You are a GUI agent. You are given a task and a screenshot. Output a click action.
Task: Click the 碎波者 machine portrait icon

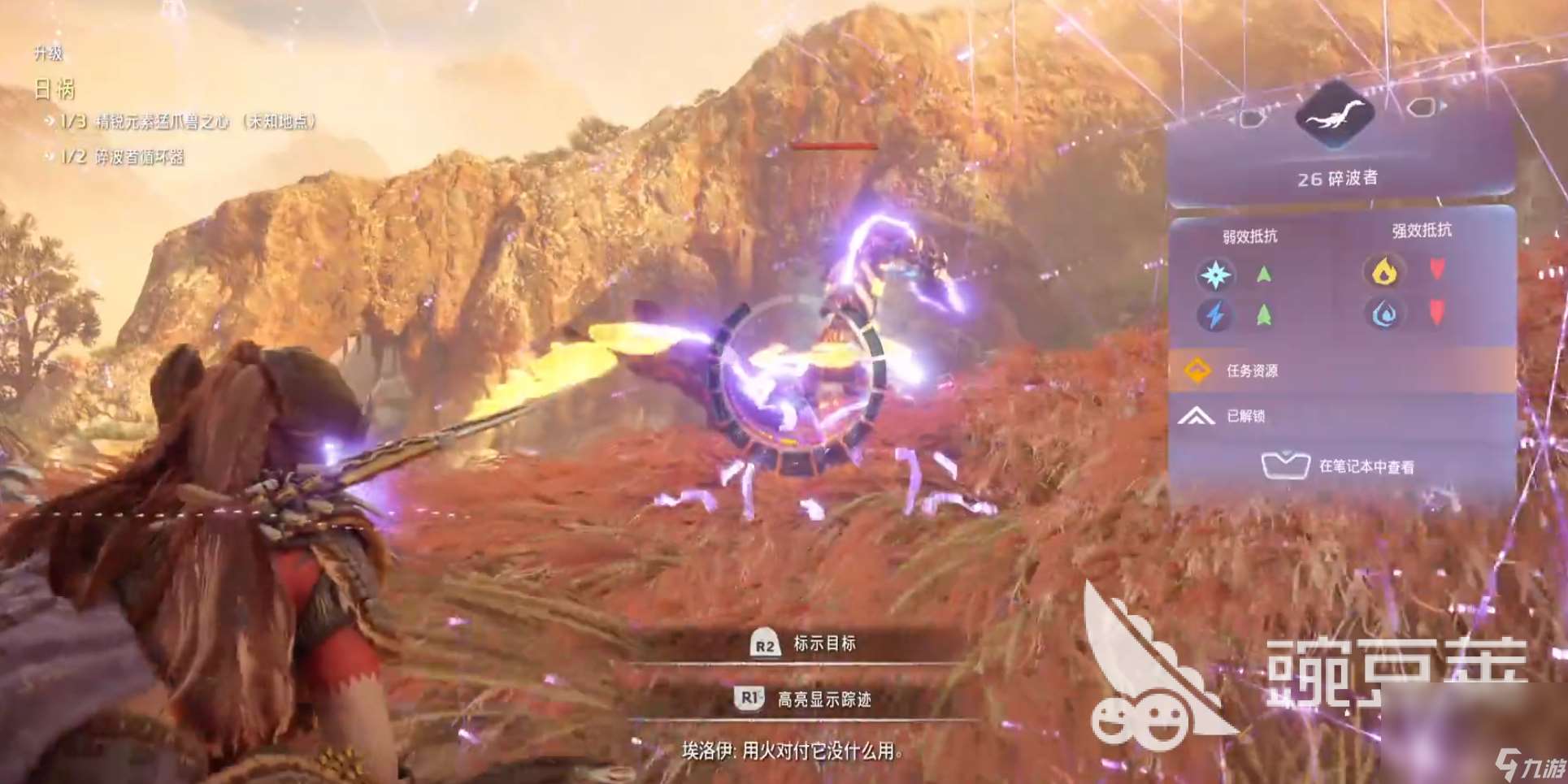1336,115
